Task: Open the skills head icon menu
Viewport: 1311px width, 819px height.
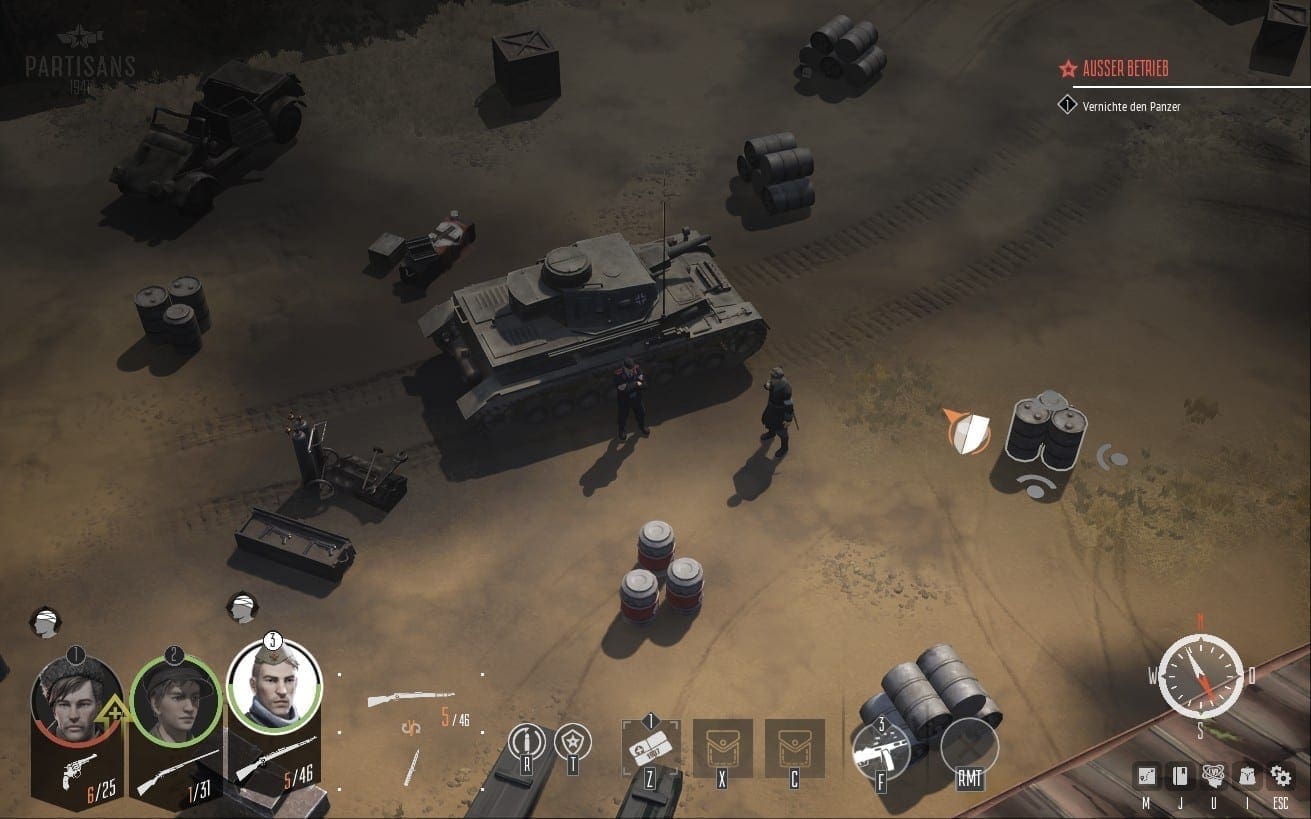Action: point(1214,775)
